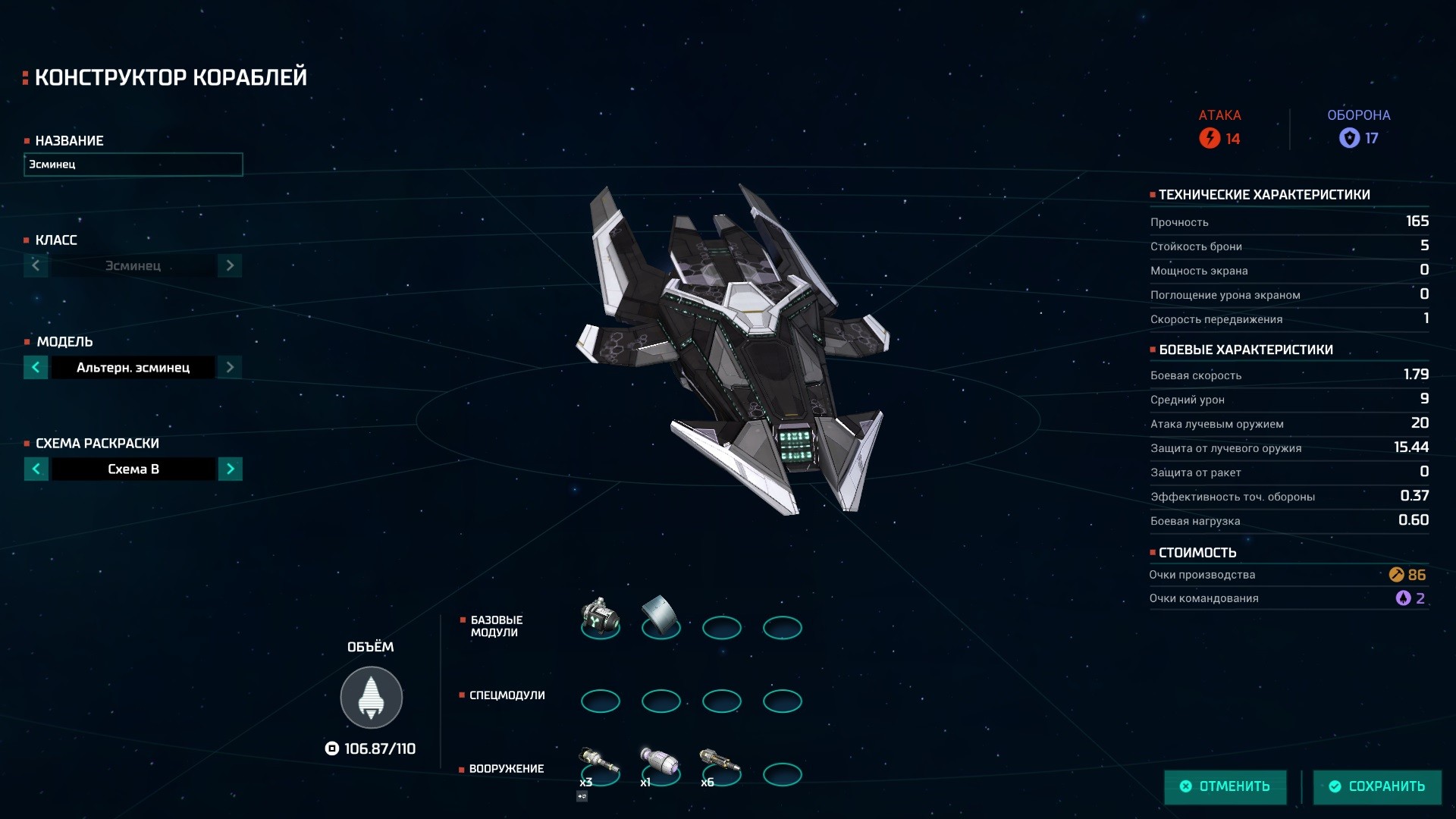The width and height of the screenshot is (1456, 819).
Task: Switch to the next ship model
Action: 230,368
